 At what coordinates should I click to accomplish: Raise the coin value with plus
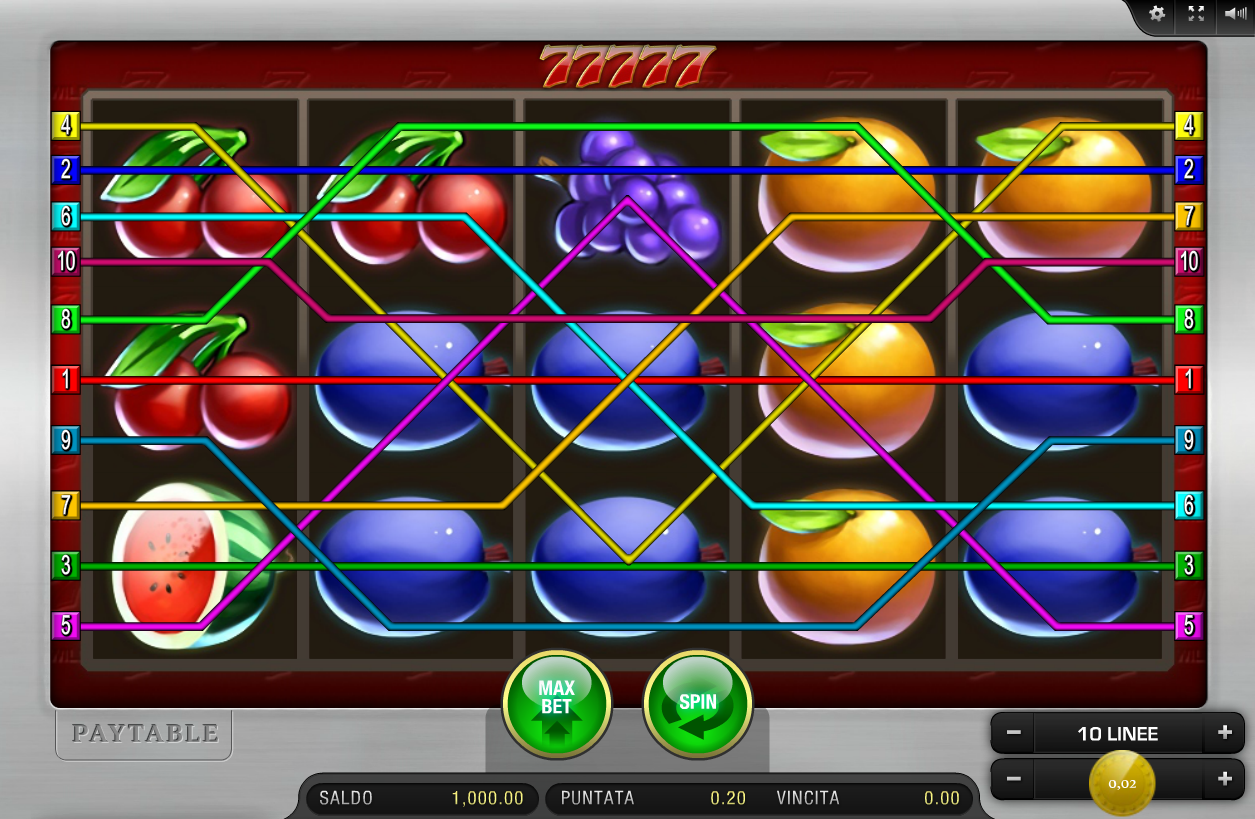pyautogui.click(x=1224, y=779)
